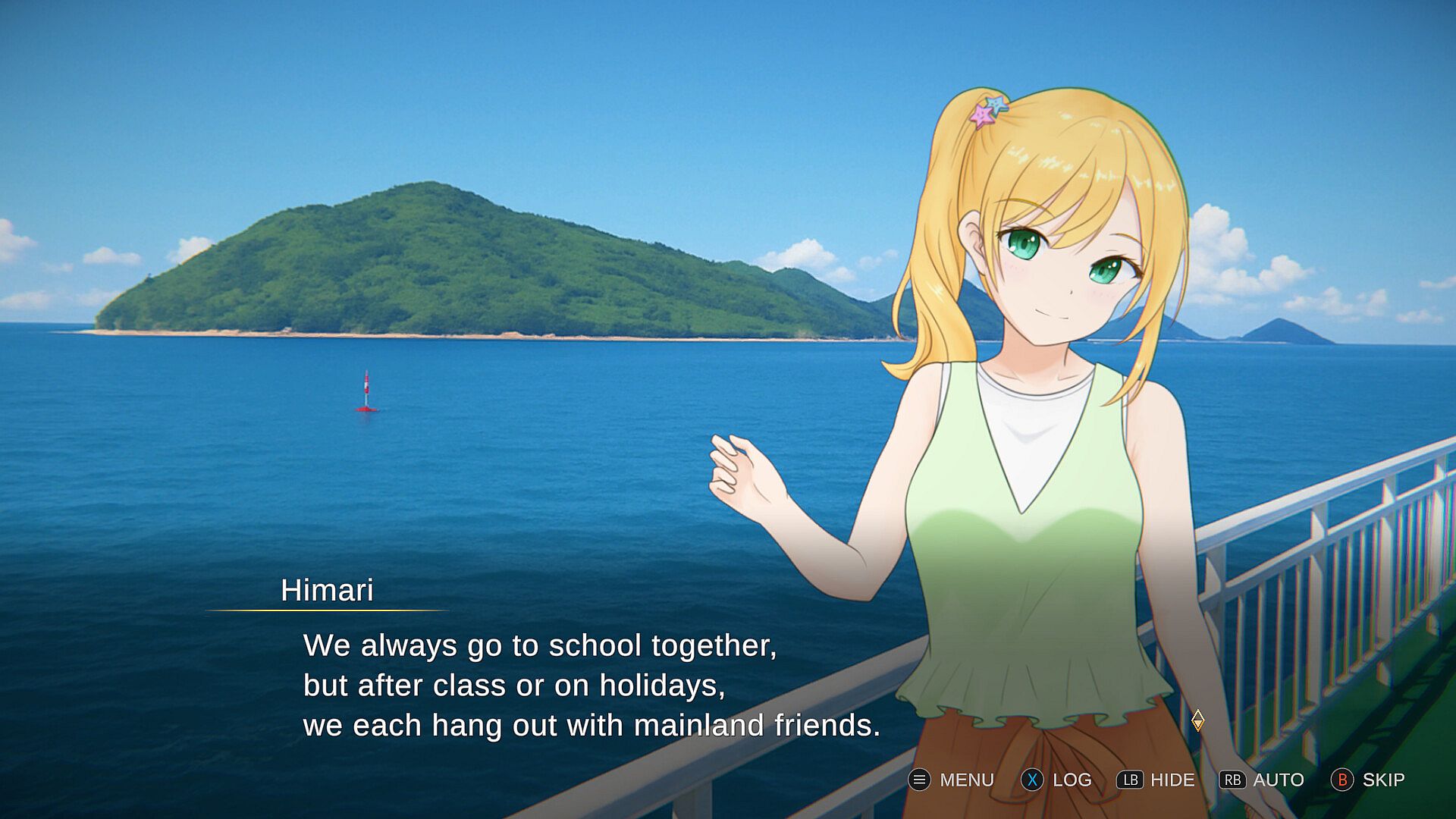This screenshot has width=1456, height=819.
Task: Activate the SKIP option
Action: click(x=1368, y=780)
